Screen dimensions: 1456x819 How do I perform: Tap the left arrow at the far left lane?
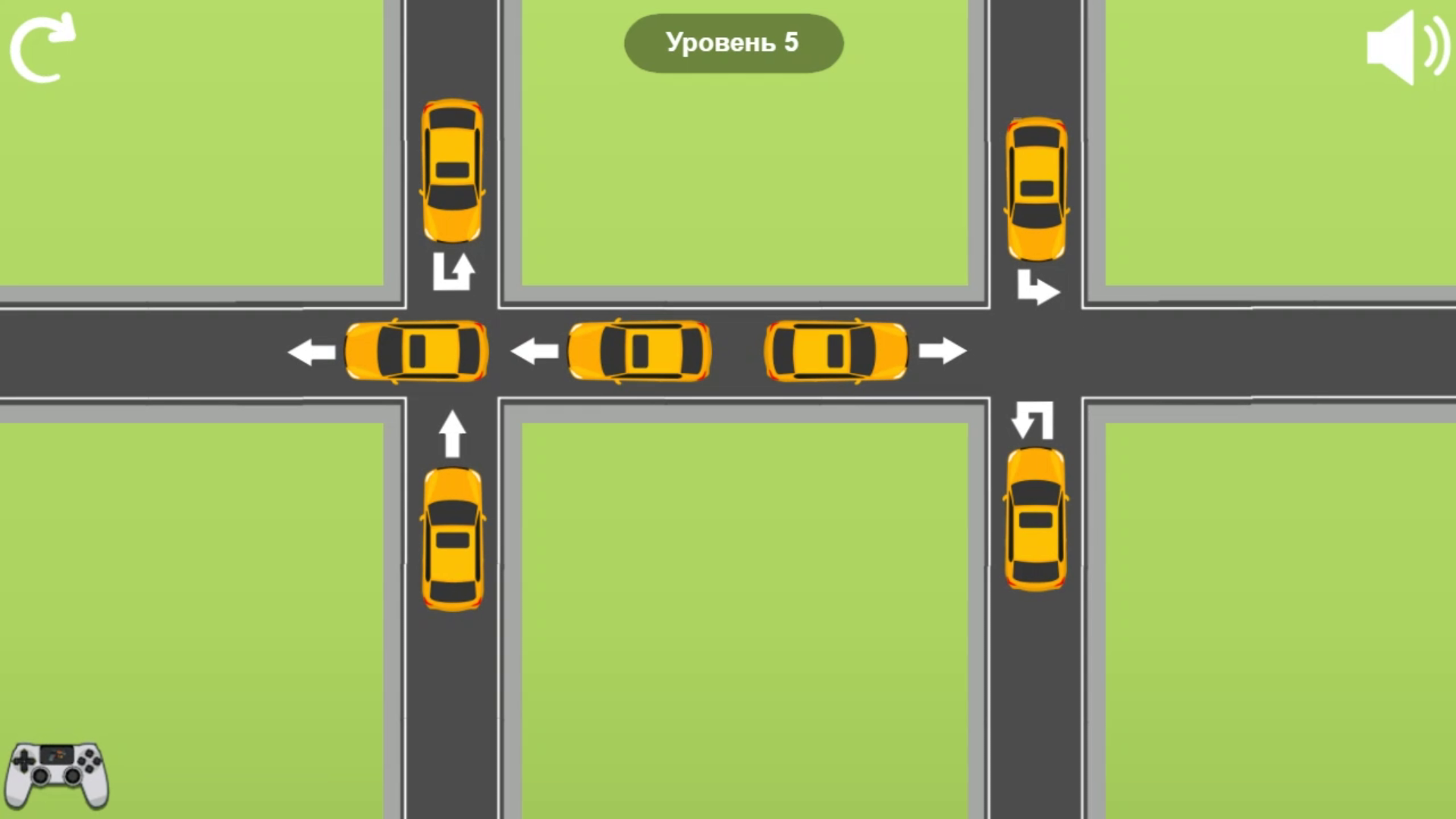312,351
